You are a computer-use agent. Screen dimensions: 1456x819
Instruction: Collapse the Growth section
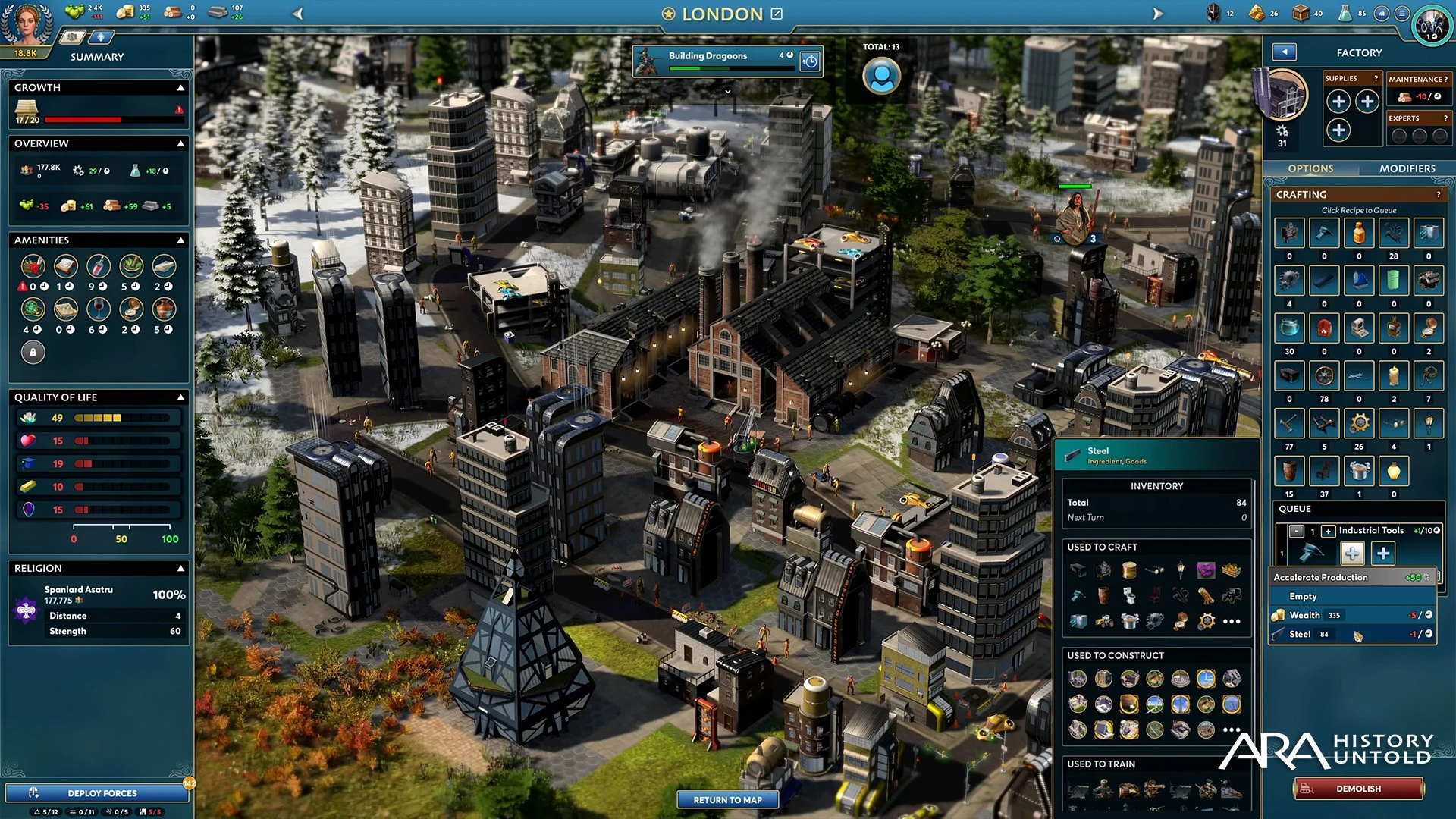[x=180, y=88]
